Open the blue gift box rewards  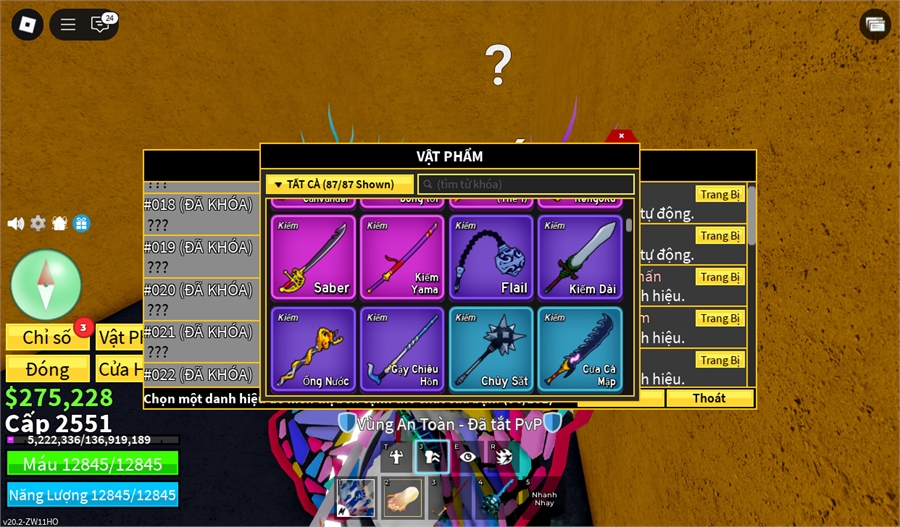81,223
